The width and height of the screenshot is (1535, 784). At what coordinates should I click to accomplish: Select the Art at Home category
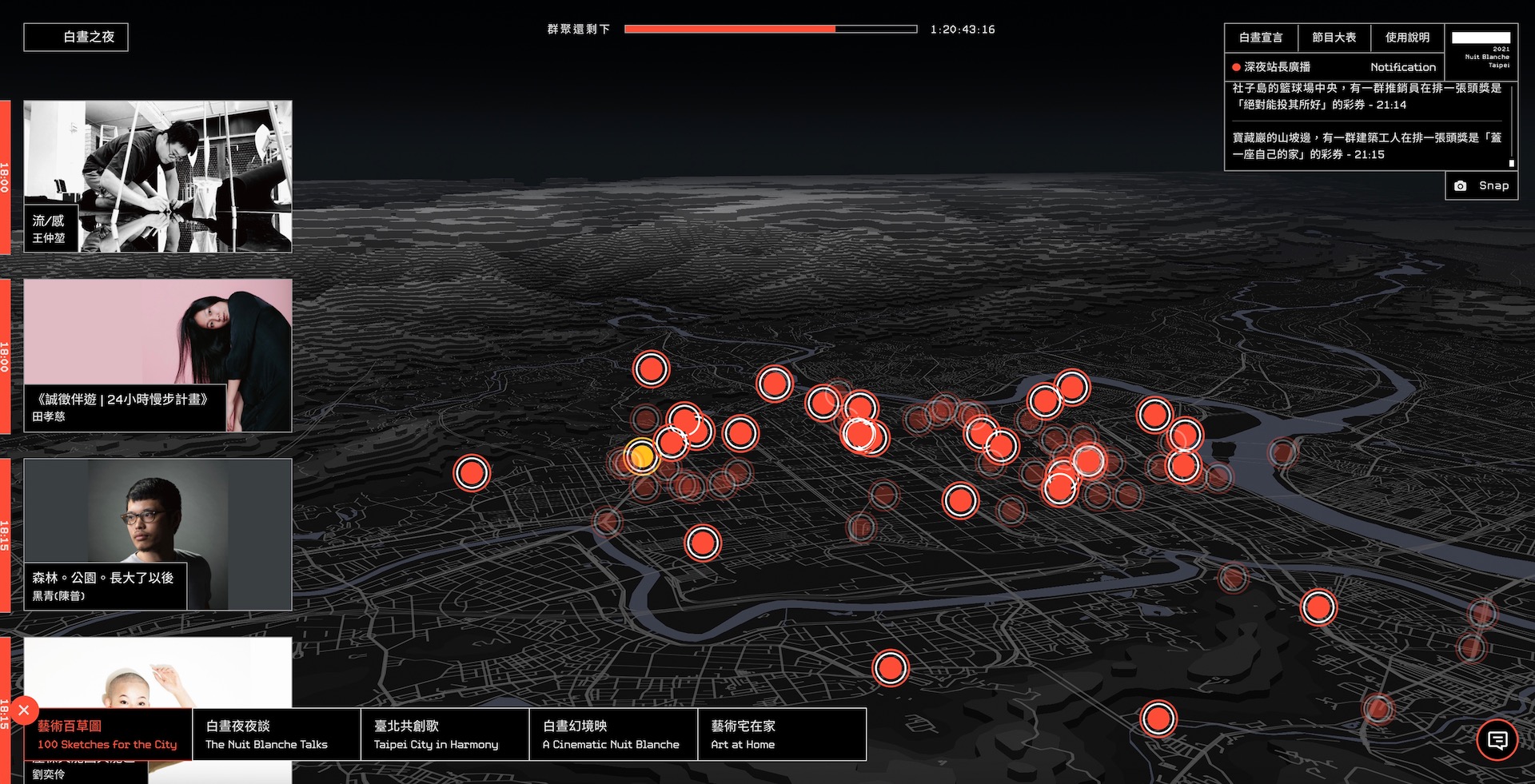click(x=781, y=734)
